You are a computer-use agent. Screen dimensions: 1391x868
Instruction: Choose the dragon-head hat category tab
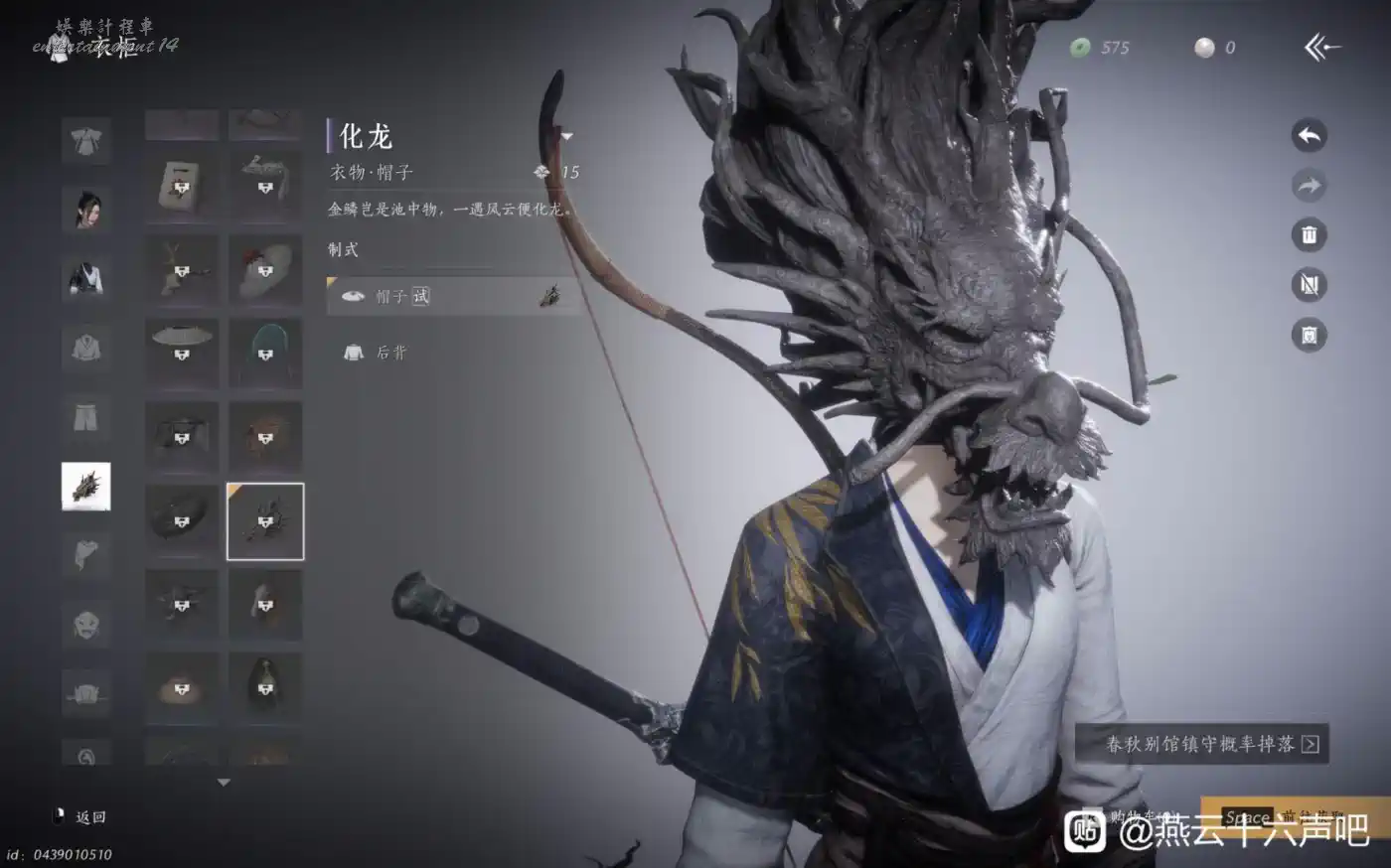click(x=86, y=487)
